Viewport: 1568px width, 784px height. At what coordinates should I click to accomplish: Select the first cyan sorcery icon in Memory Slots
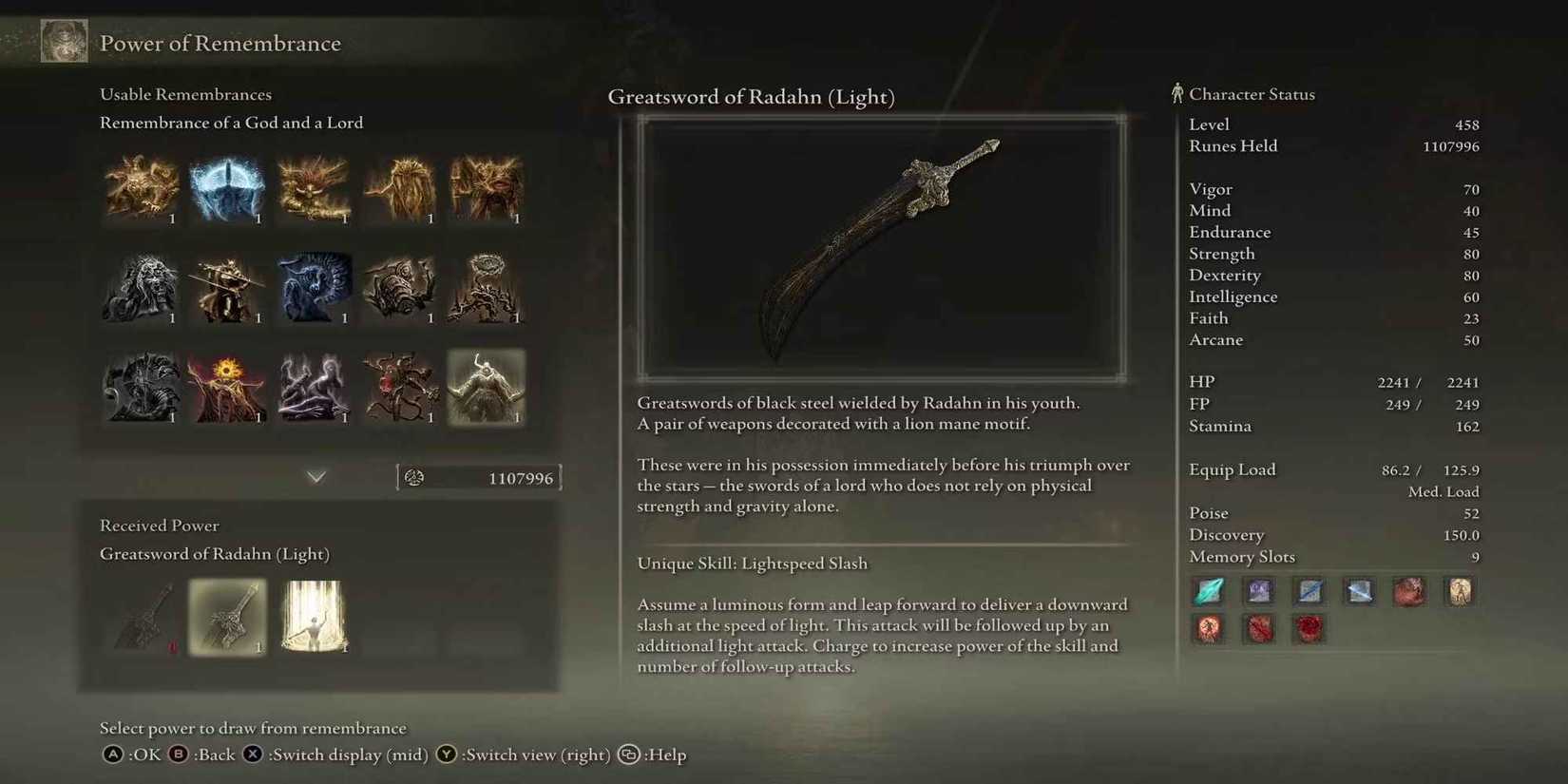1208,590
